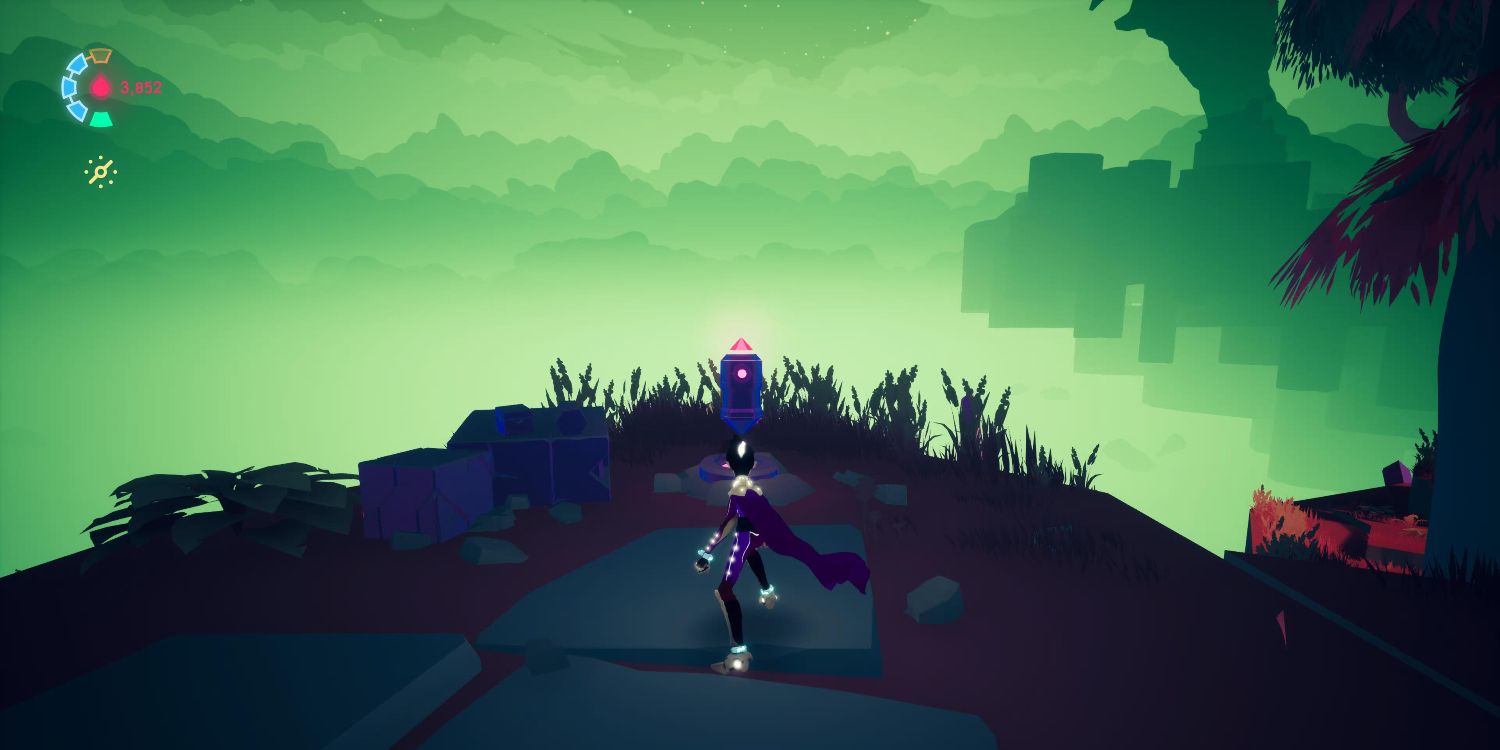1500x750 pixels.
Task: Click the red plasma droplet icon
Action: 100,86
